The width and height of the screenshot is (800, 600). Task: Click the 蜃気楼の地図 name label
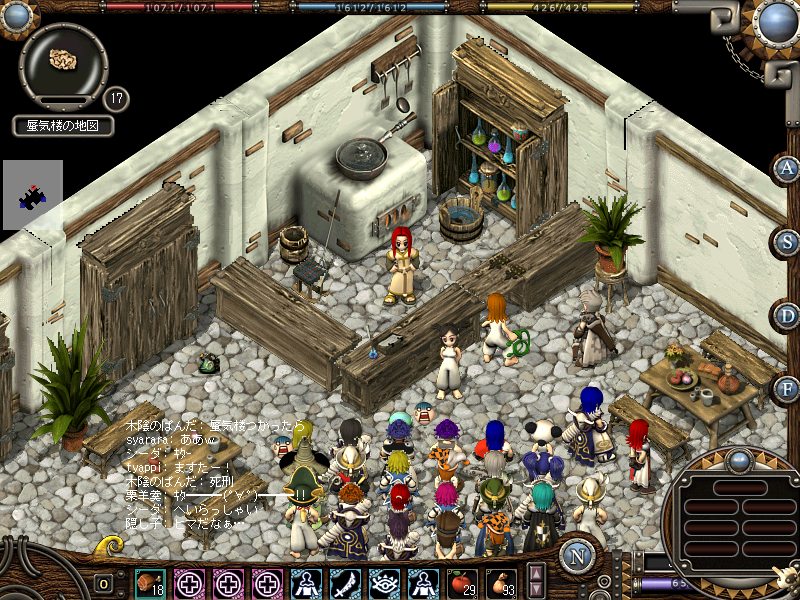point(64,126)
